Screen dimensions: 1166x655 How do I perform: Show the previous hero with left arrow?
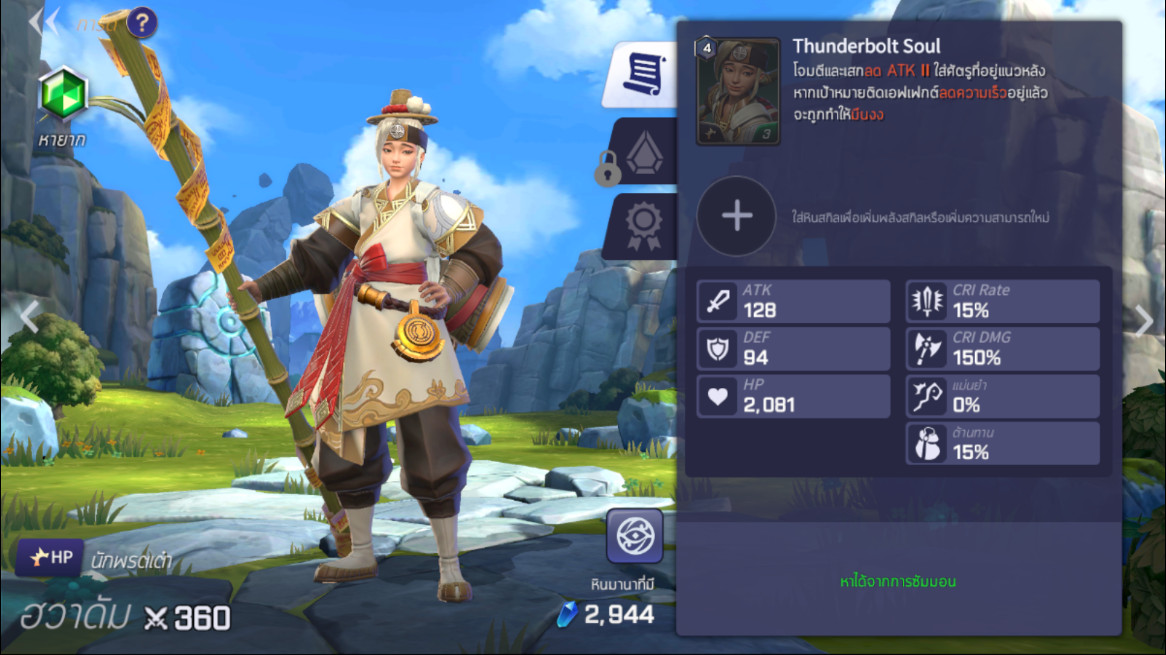30,318
